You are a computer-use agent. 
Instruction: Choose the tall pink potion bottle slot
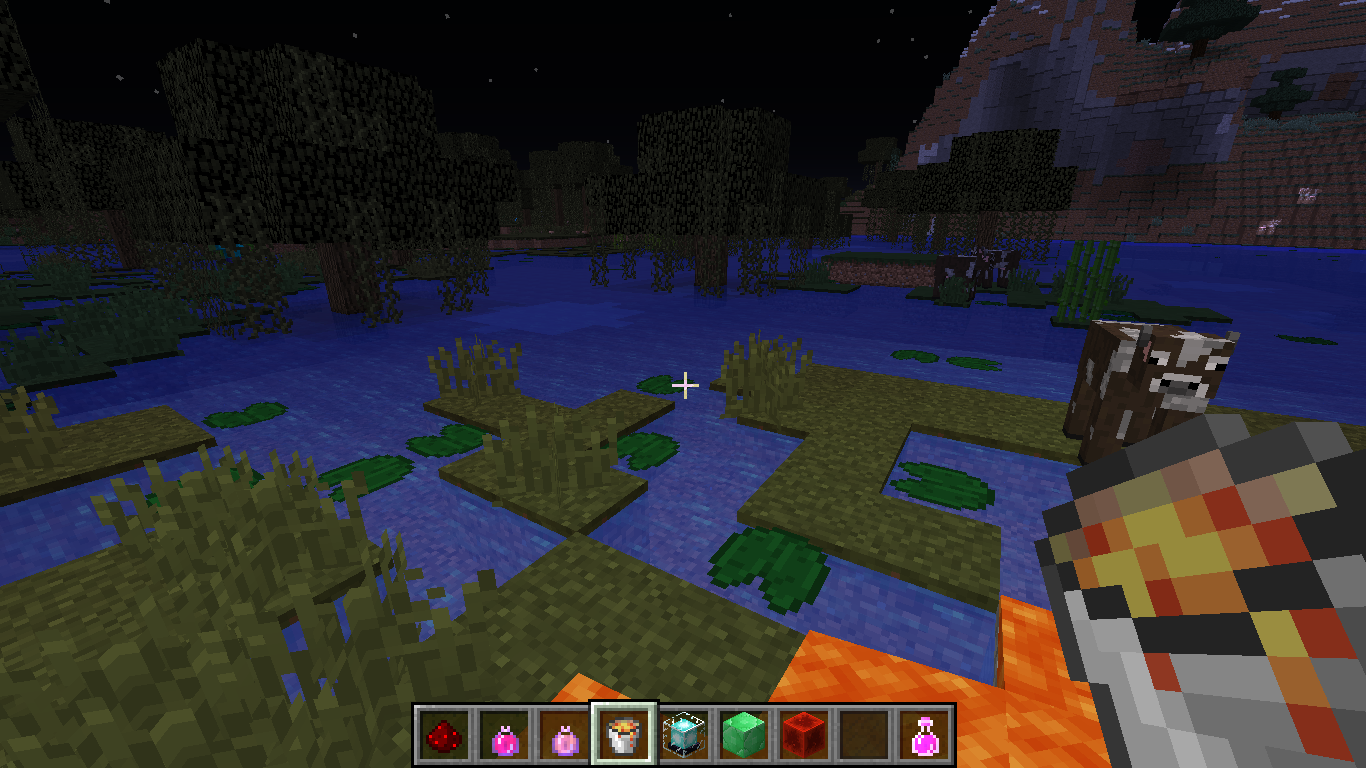[924, 737]
